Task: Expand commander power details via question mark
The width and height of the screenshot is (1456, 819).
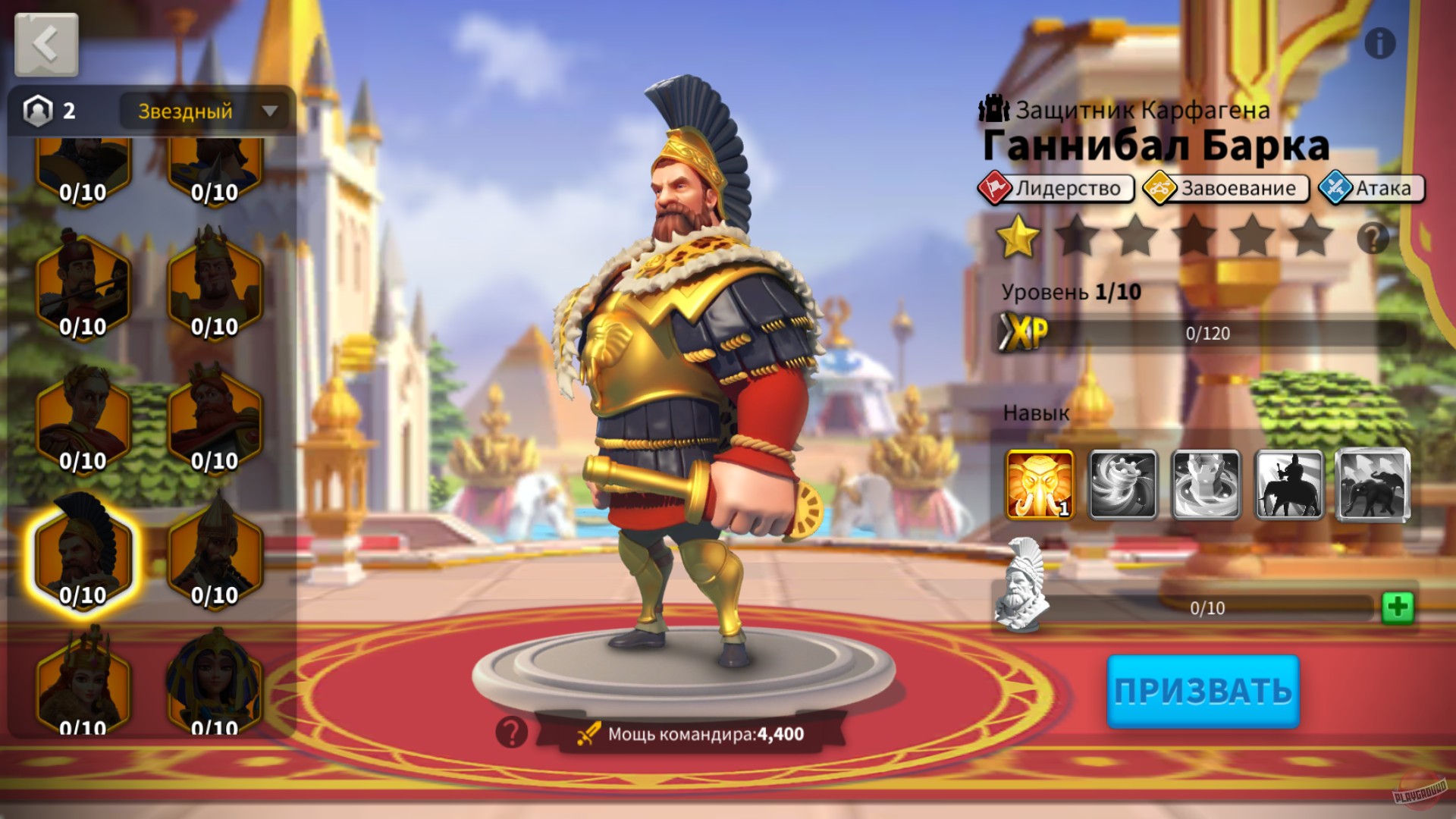Action: tap(512, 734)
